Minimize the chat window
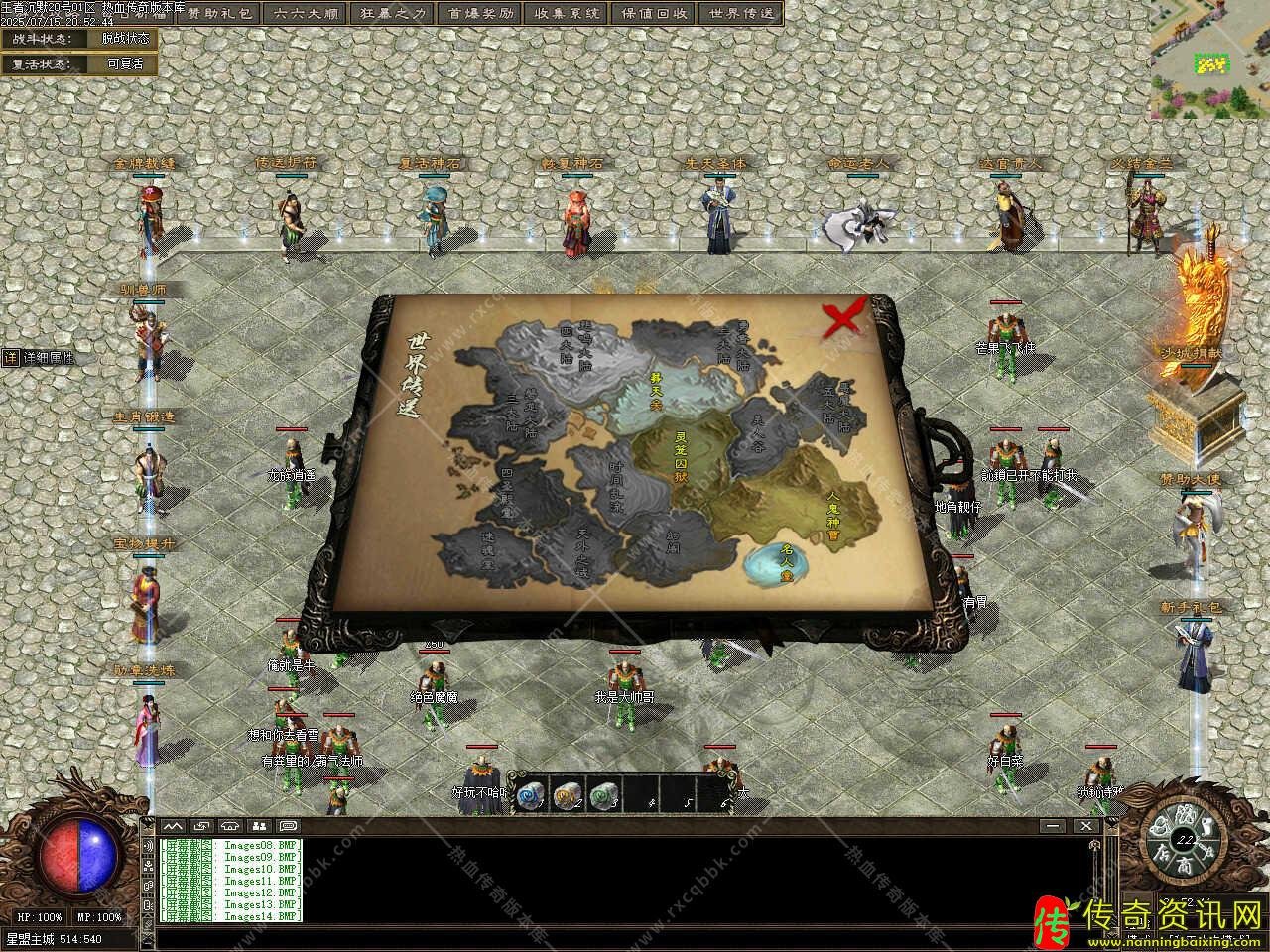The image size is (1270, 952). [1053, 825]
